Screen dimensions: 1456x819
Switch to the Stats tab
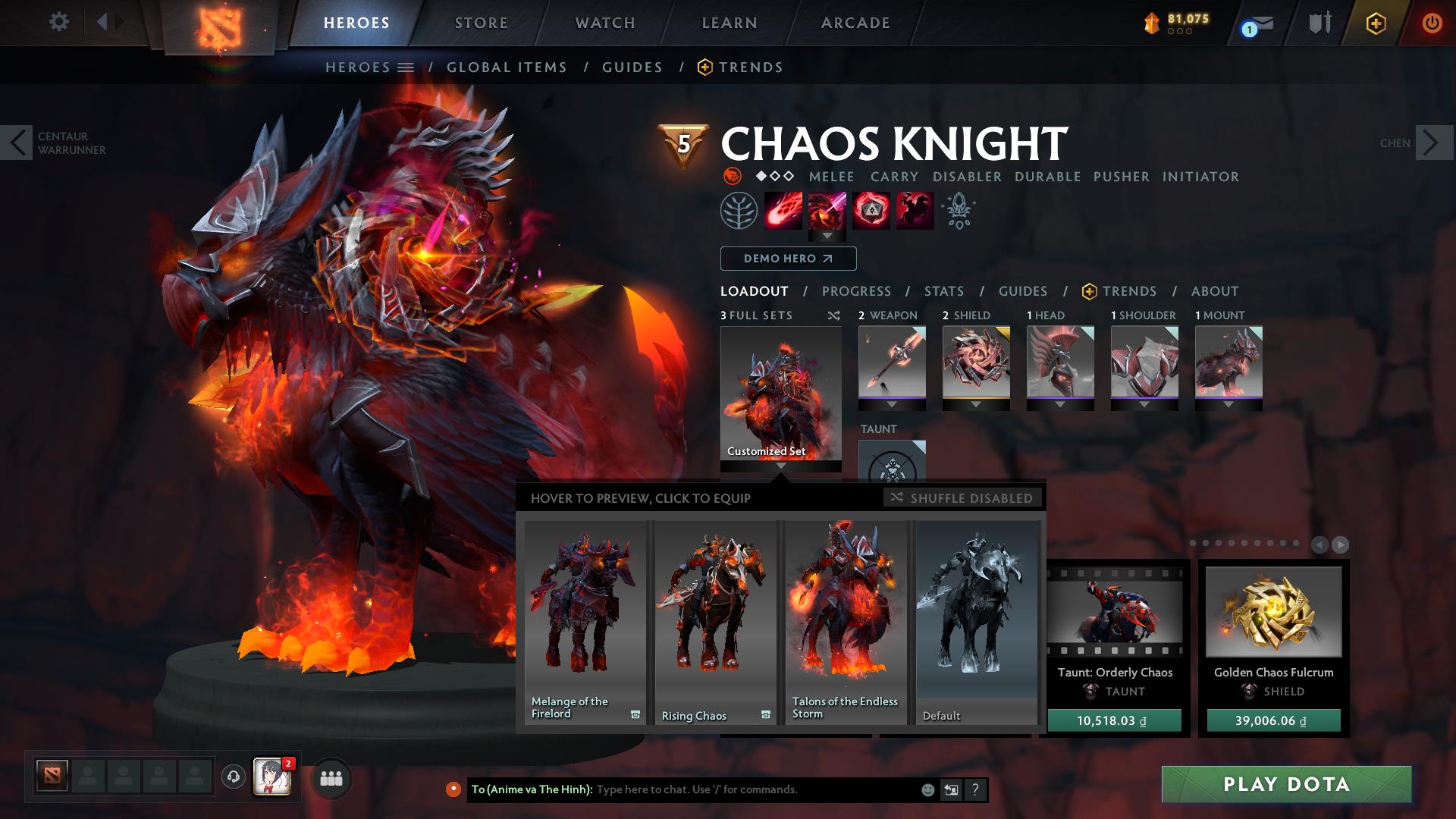(943, 291)
